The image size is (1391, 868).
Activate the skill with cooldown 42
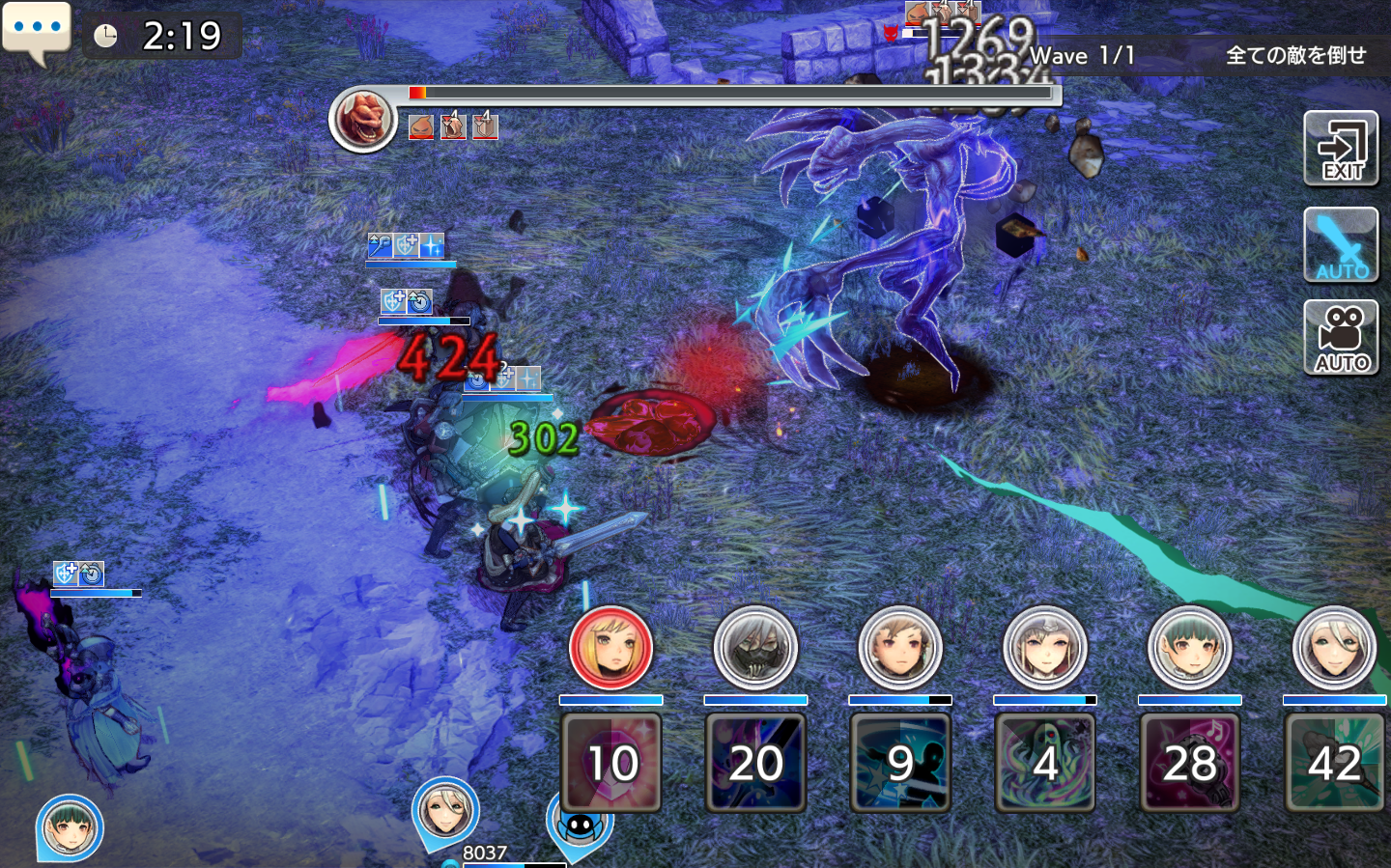tap(1335, 763)
